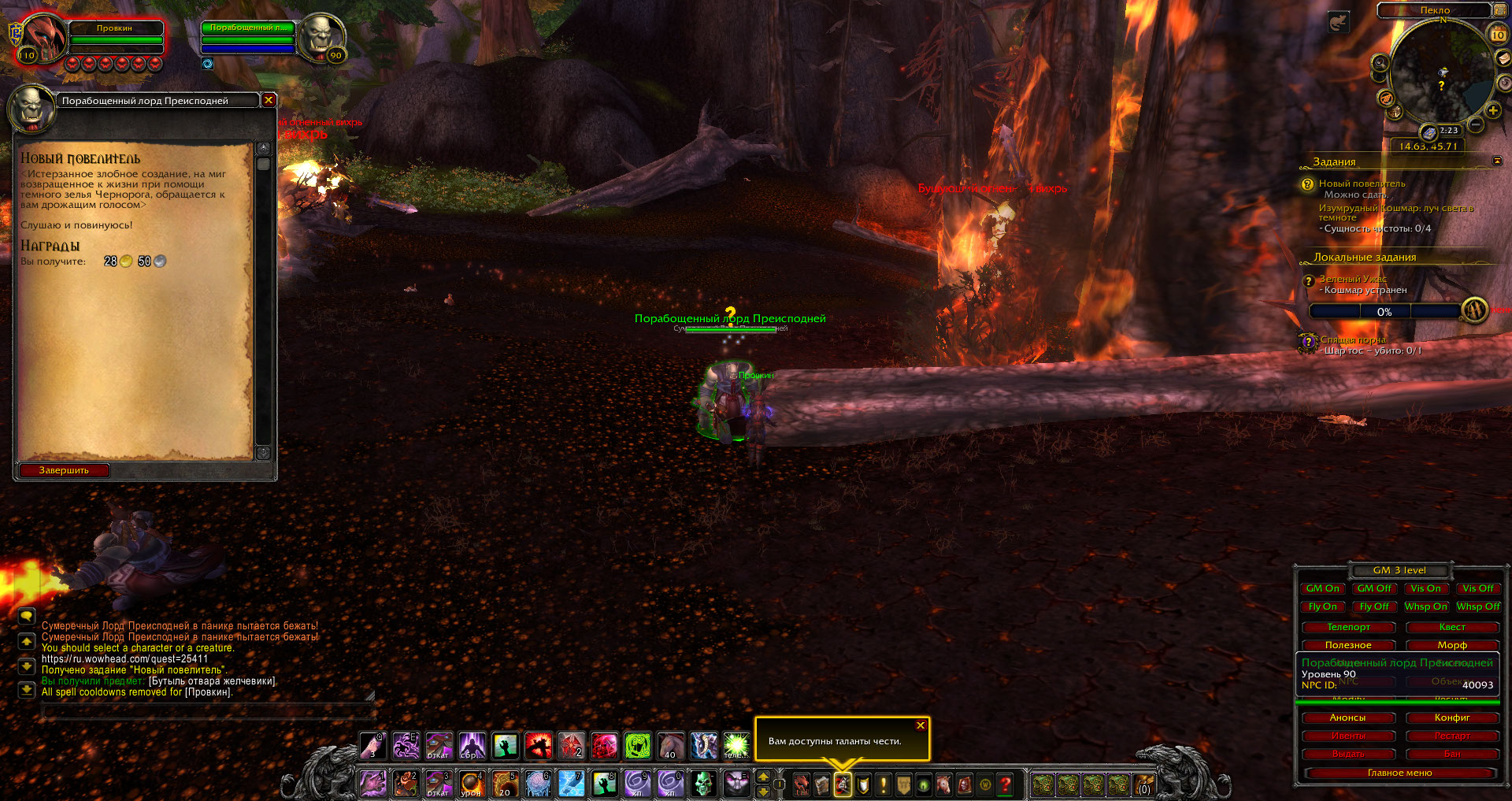This screenshot has height=801, width=1512.
Task: Complete the quest with the Завершить button
Action: click(x=64, y=470)
